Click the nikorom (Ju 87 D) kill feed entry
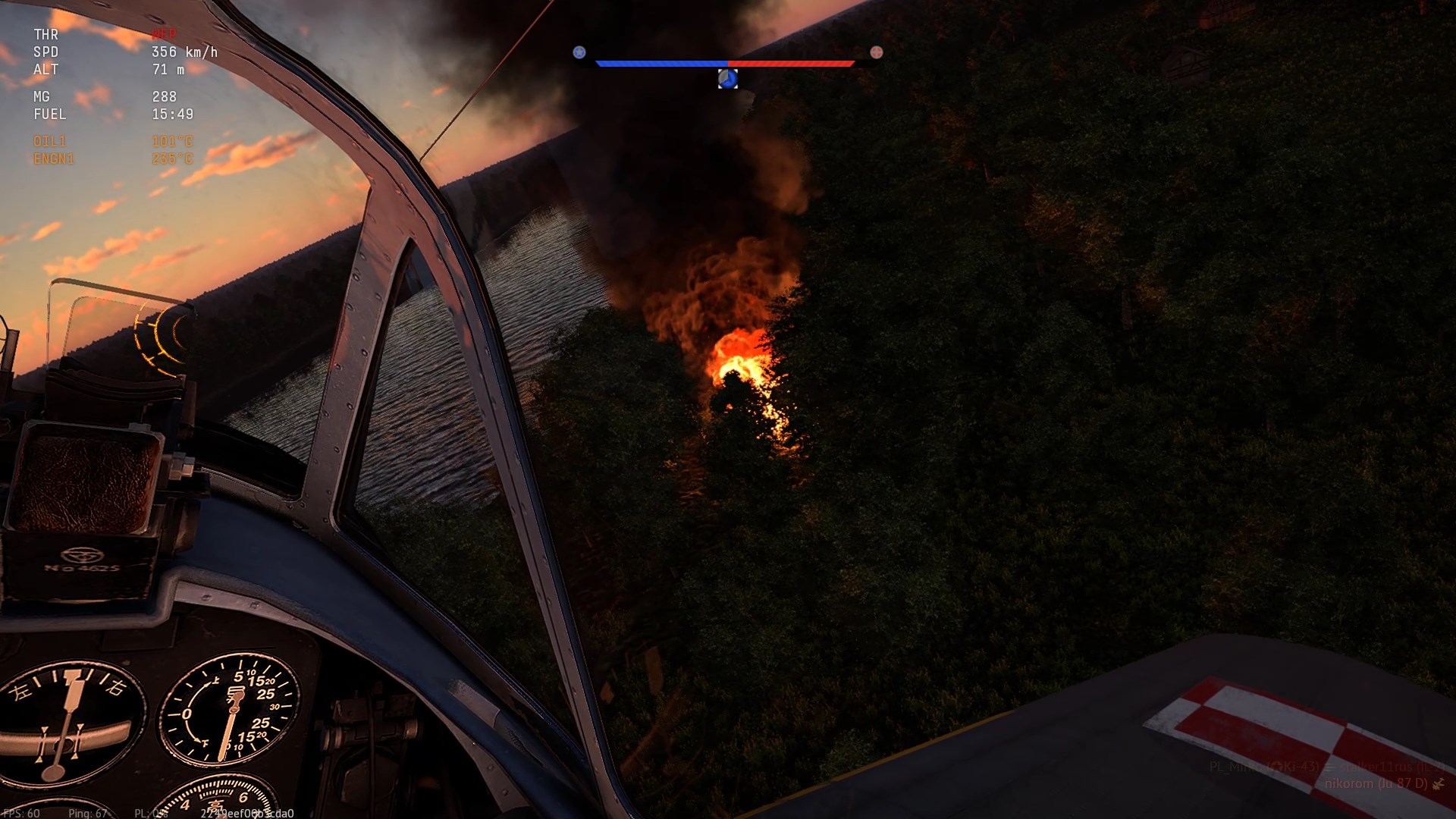Screen dimensions: 1456x819 pyautogui.click(x=1376, y=783)
